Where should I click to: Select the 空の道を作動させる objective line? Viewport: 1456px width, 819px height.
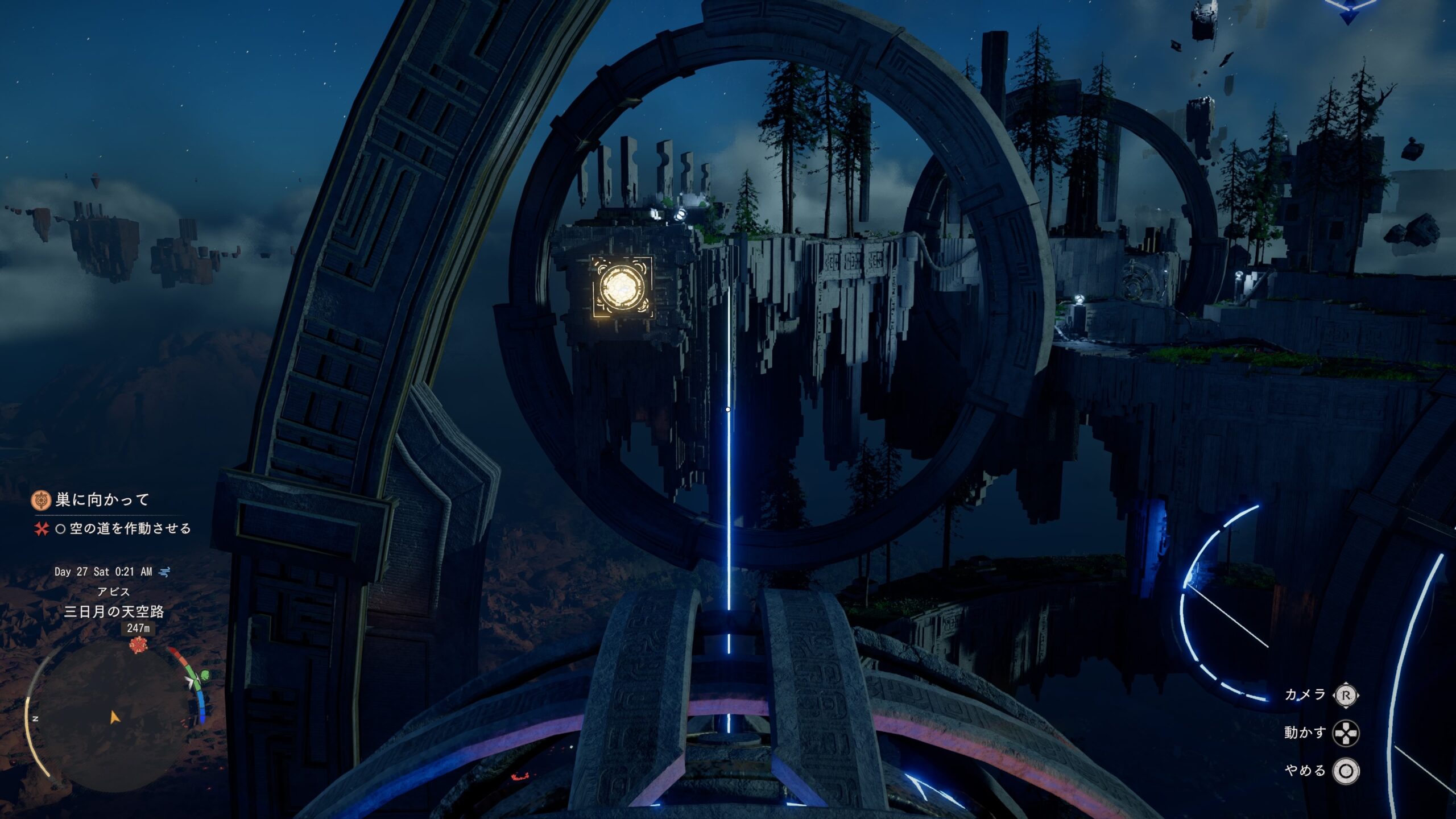pos(130,529)
